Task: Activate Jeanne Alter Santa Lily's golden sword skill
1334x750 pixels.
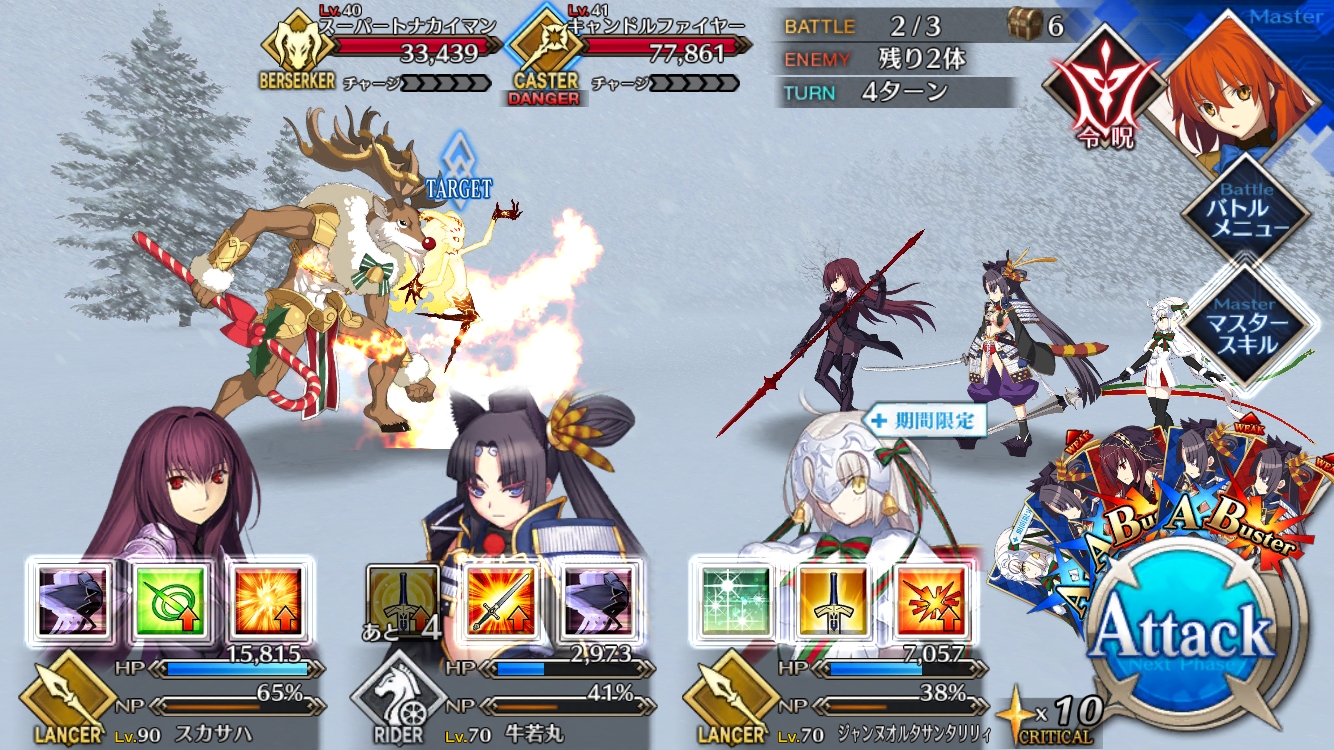Action: pyautogui.click(x=832, y=600)
